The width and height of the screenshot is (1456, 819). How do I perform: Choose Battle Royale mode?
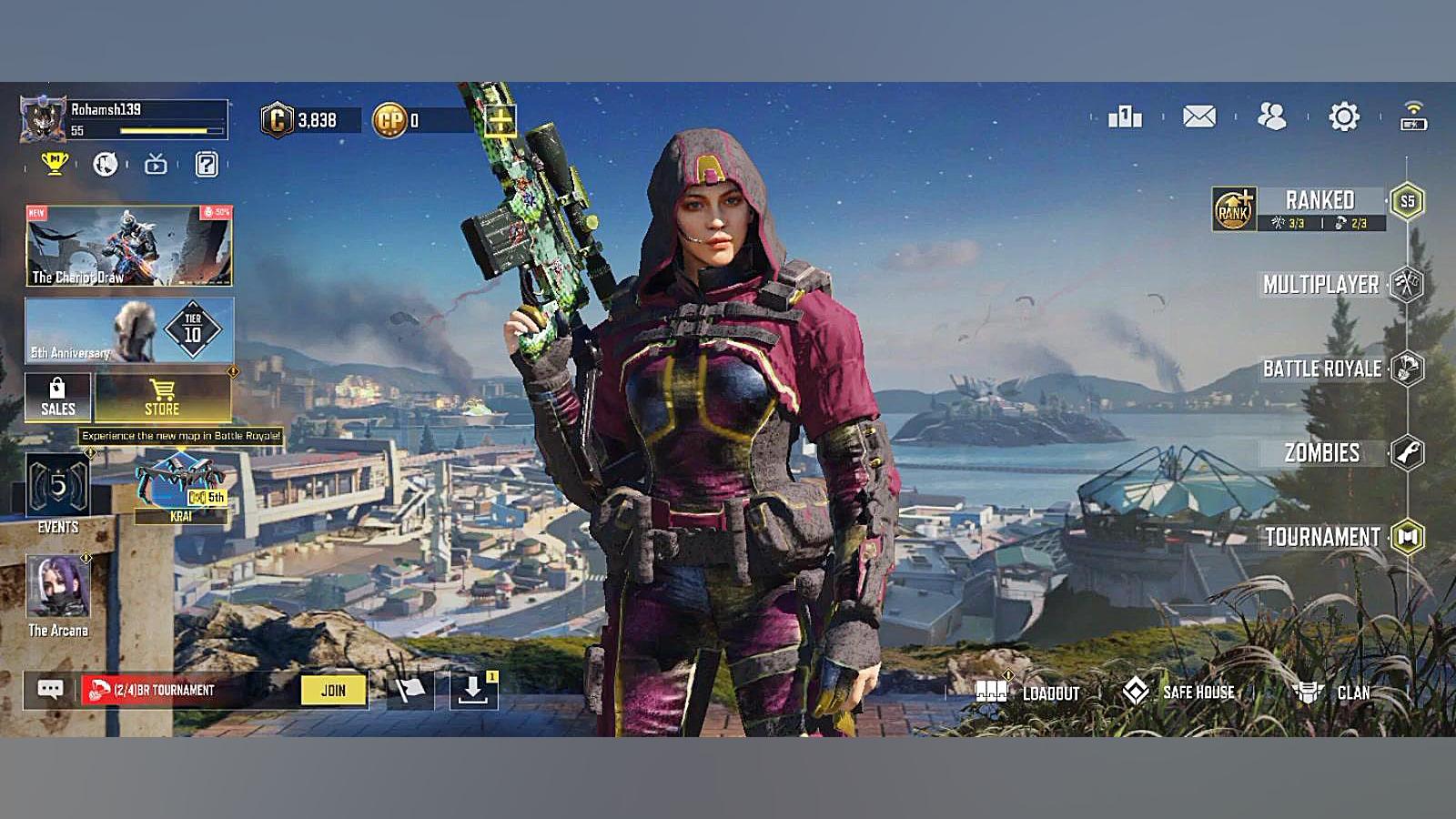pyautogui.click(x=1322, y=369)
